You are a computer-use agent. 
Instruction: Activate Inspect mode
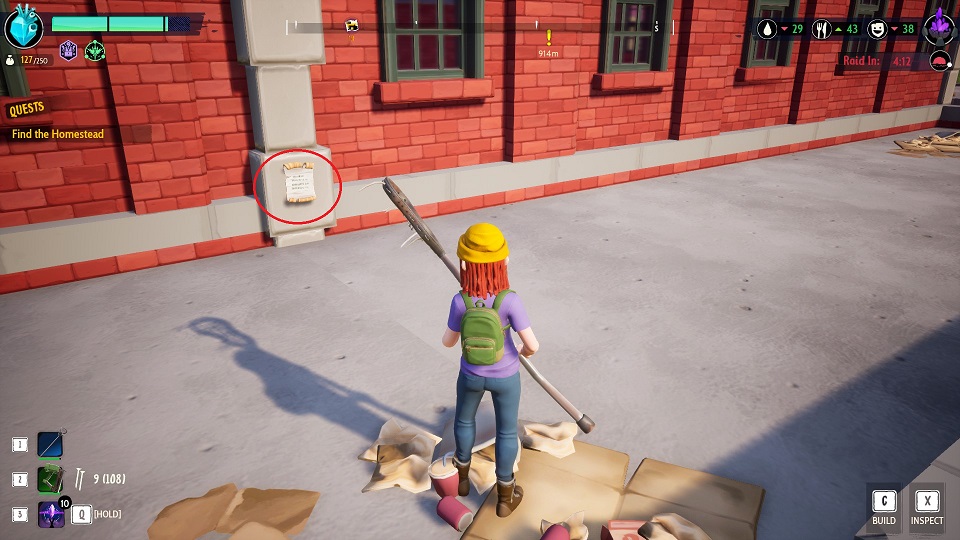927,508
